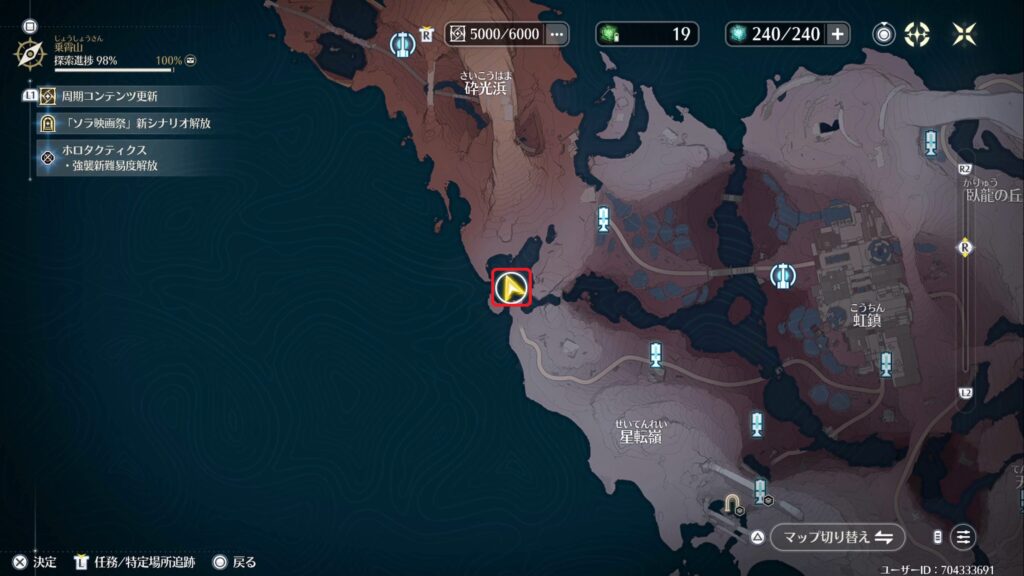Select the teleport marker under 砕光浜
The image size is (1024, 576).
[603, 219]
